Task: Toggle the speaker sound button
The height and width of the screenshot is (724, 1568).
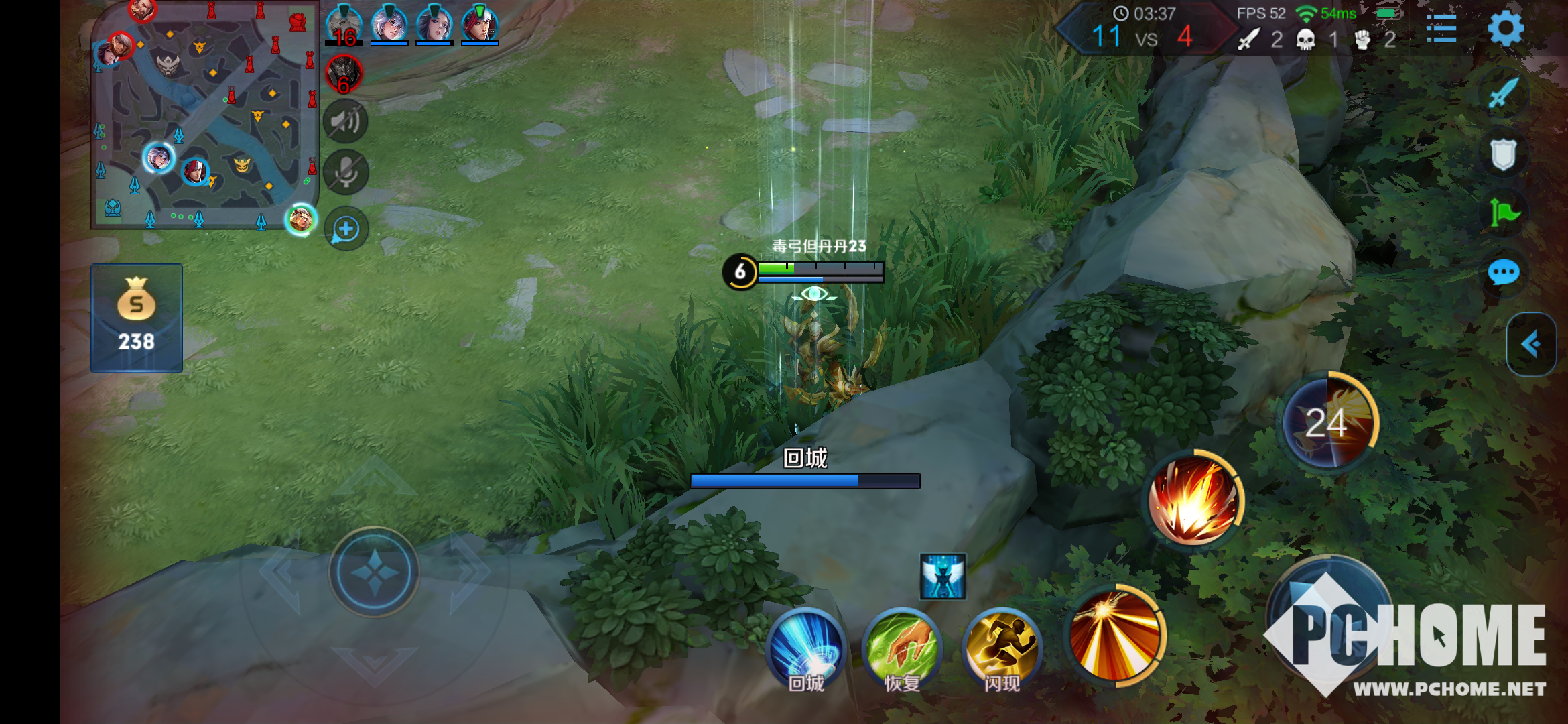Action: click(x=346, y=121)
